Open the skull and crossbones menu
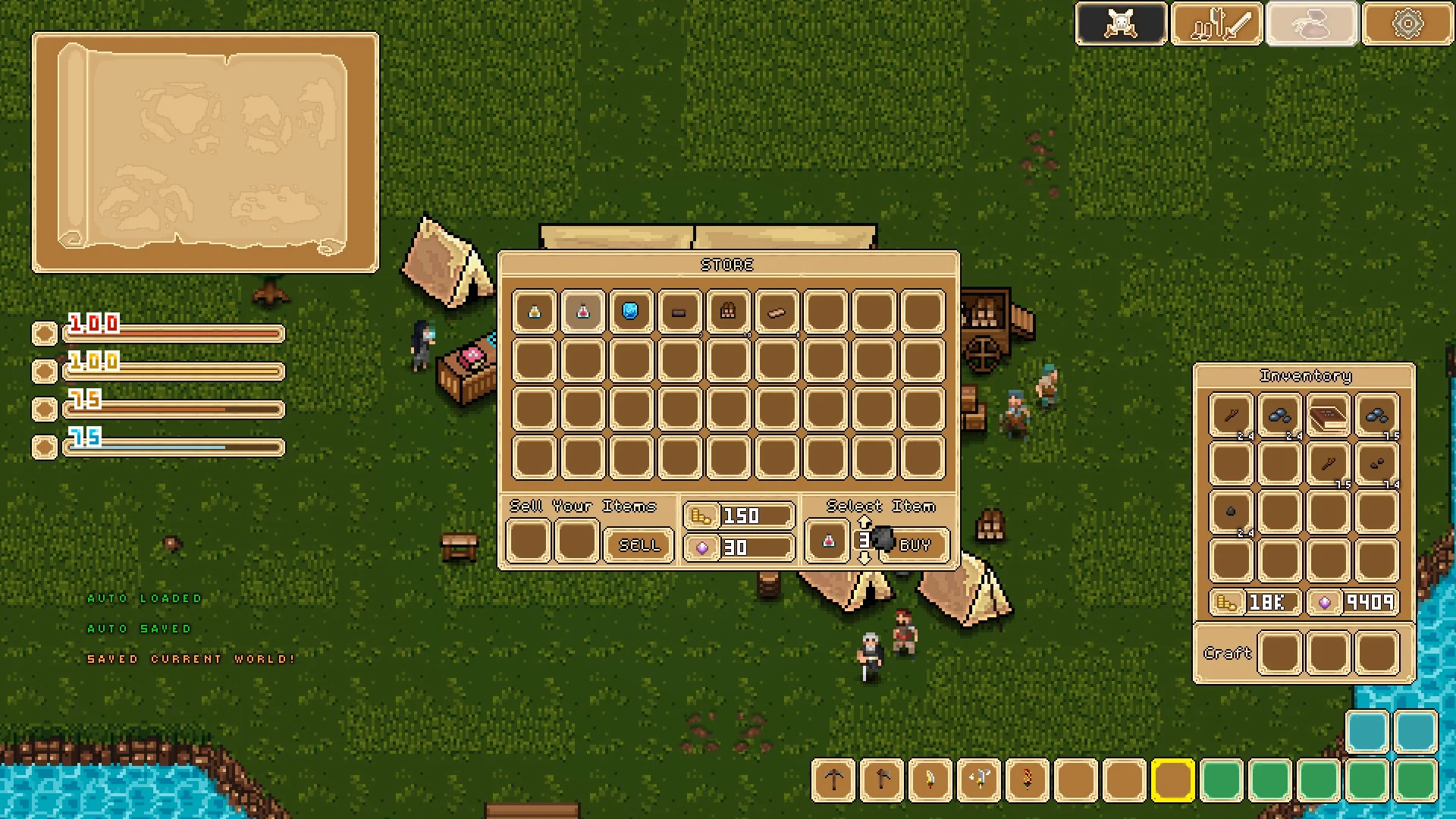 pyautogui.click(x=1121, y=24)
